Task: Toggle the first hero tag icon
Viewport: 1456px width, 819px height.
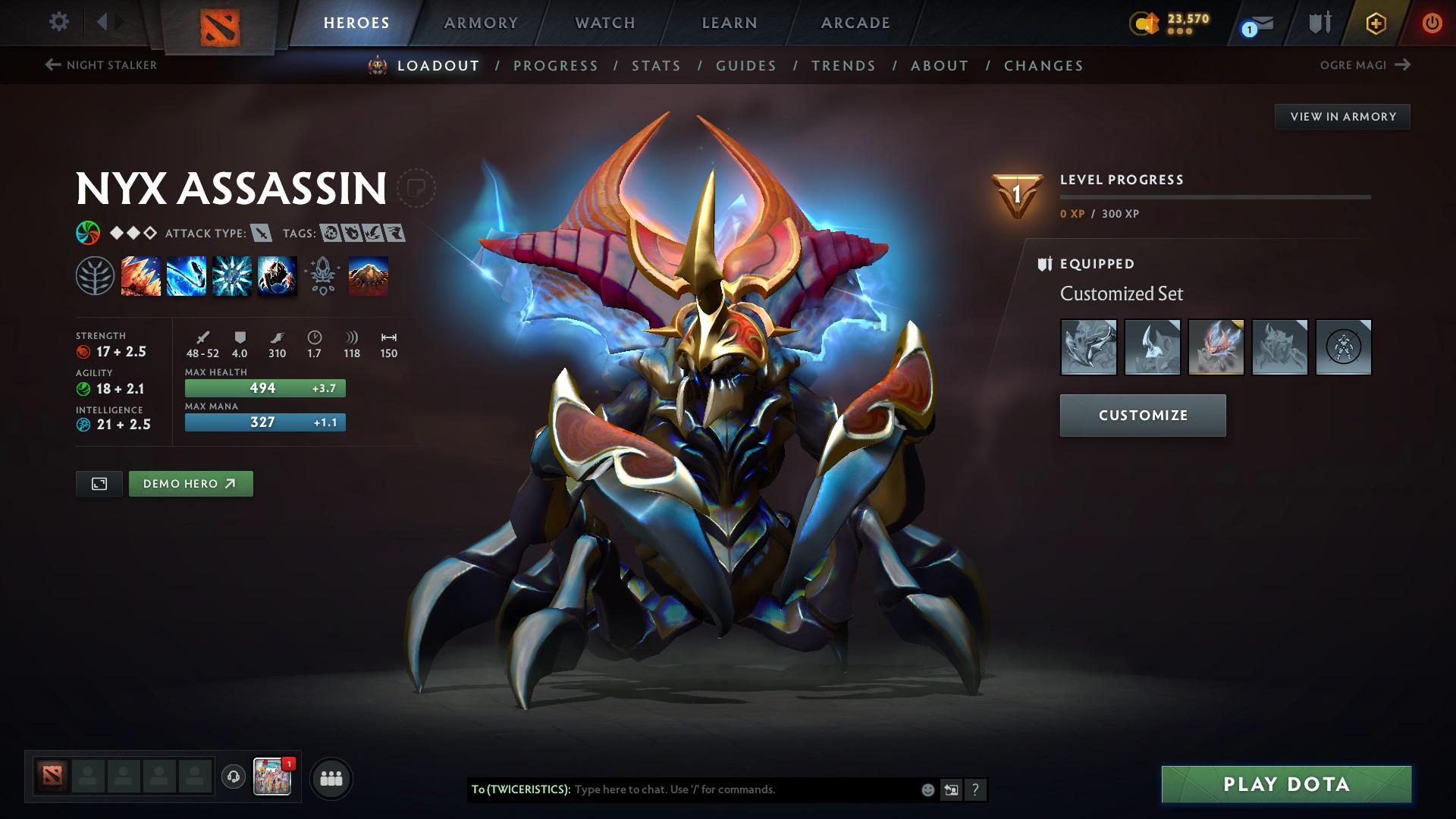Action: (331, 234)
